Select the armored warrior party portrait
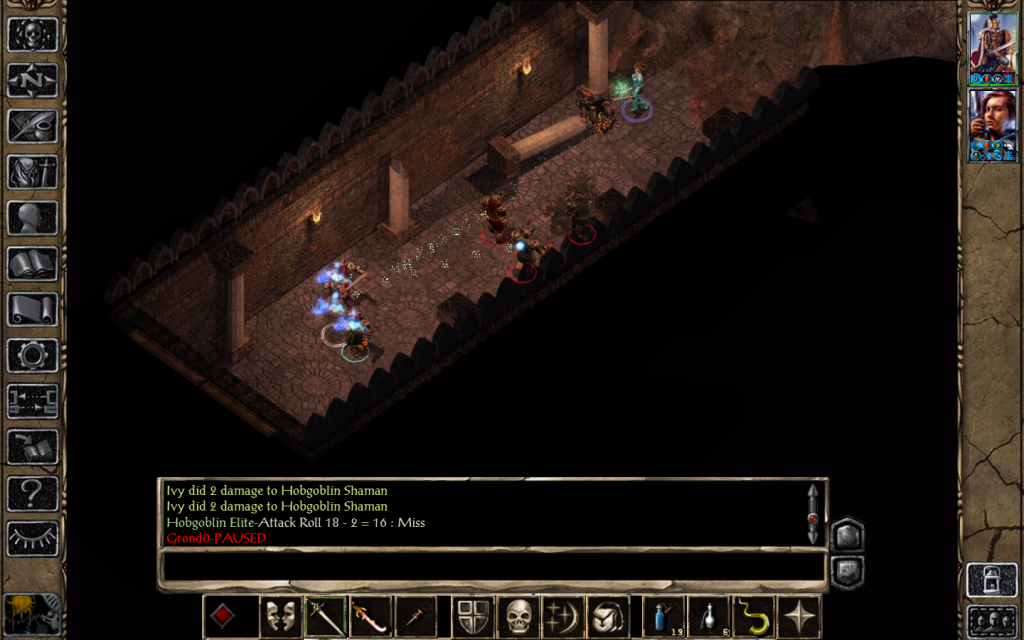The height and width of the screenshot is (640, 1024). [993, 48]
